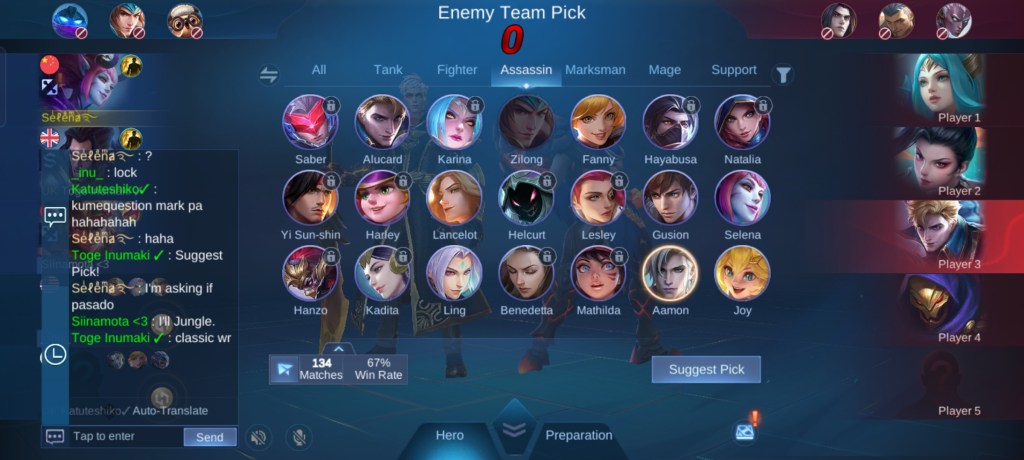Pick the Fanny hero portrait
This screenshot has width=1024, height=460.
pos(598,122)
